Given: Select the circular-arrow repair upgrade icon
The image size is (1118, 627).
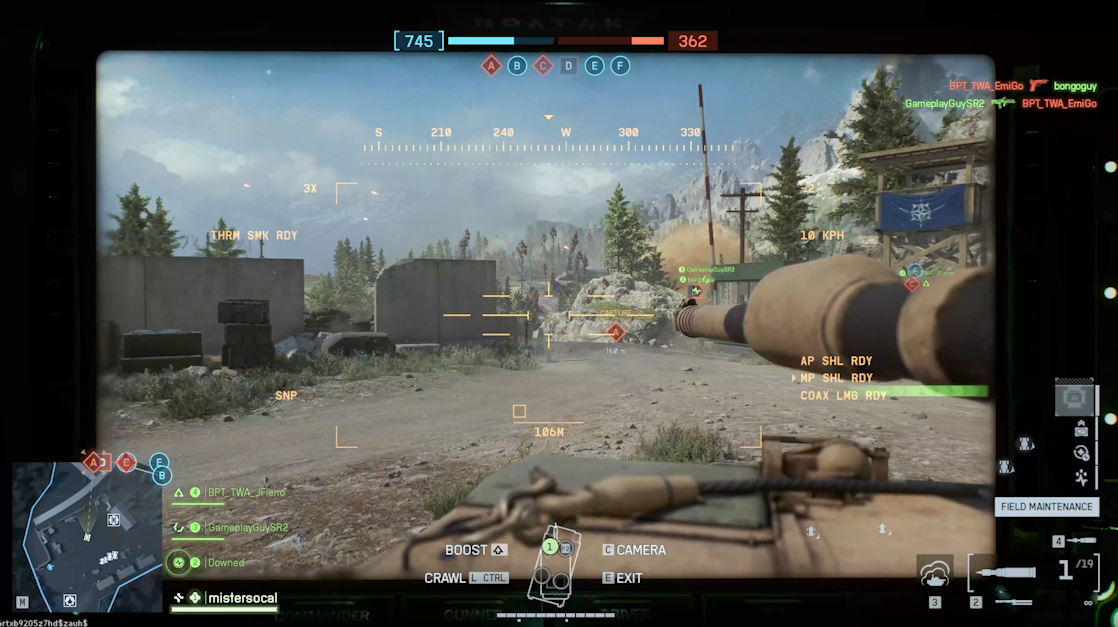Looking at the screenshot, I should pyautogui.click(x=1081, y=453).
